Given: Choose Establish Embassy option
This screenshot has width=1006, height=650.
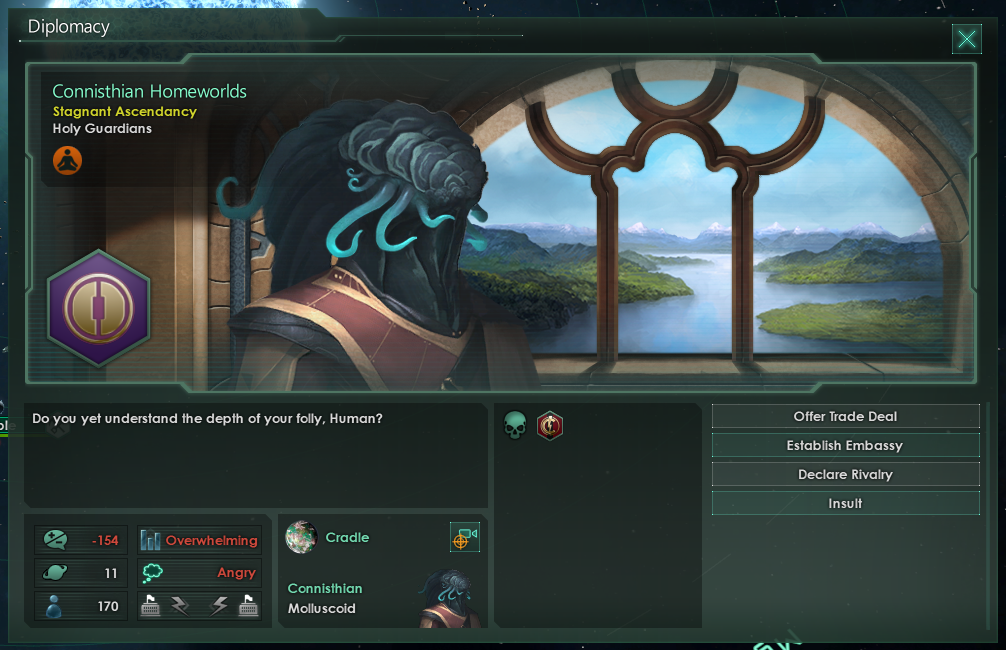Looking at the screenshot, I should (x=845, y=446).
